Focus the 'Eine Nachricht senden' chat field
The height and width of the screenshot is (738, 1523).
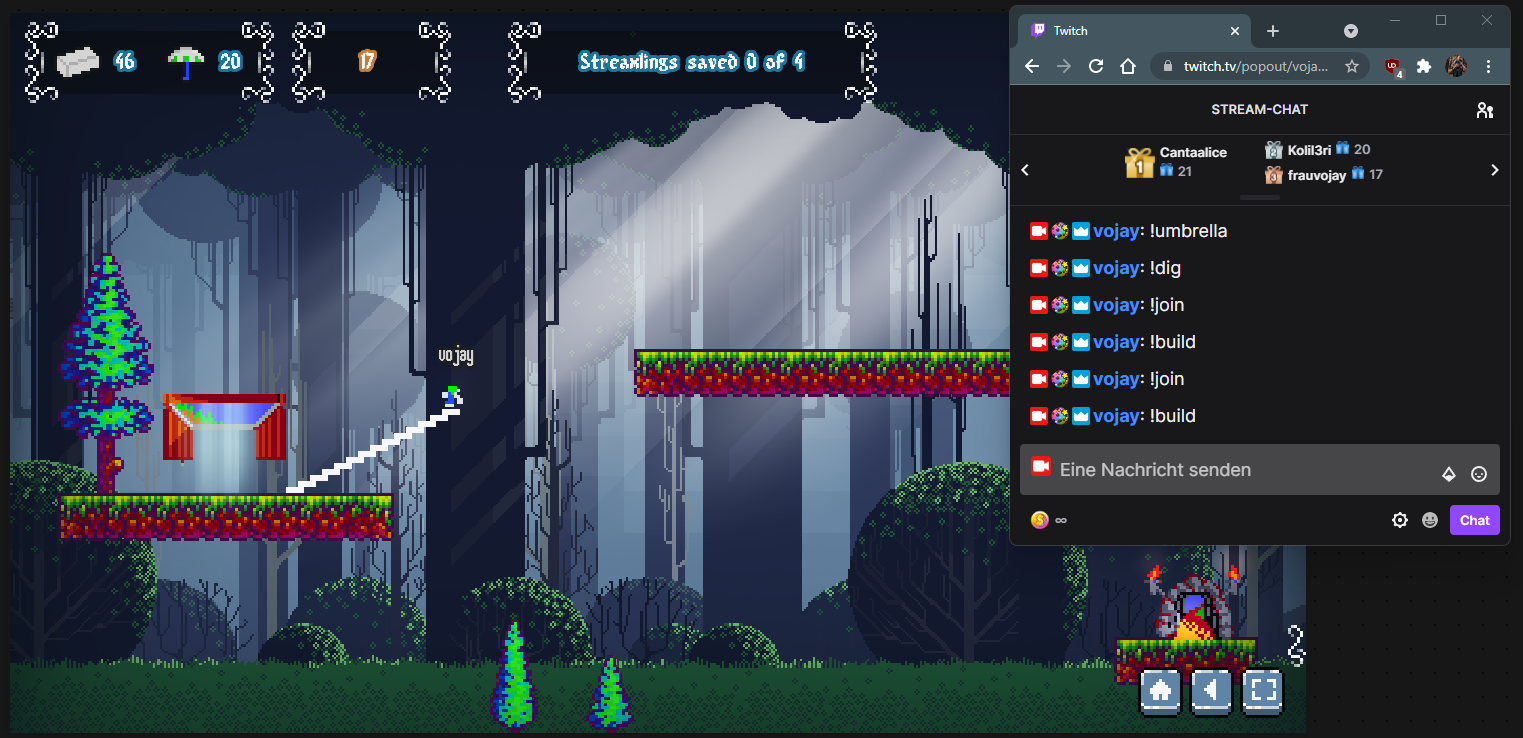click(x=1240, y=470)
